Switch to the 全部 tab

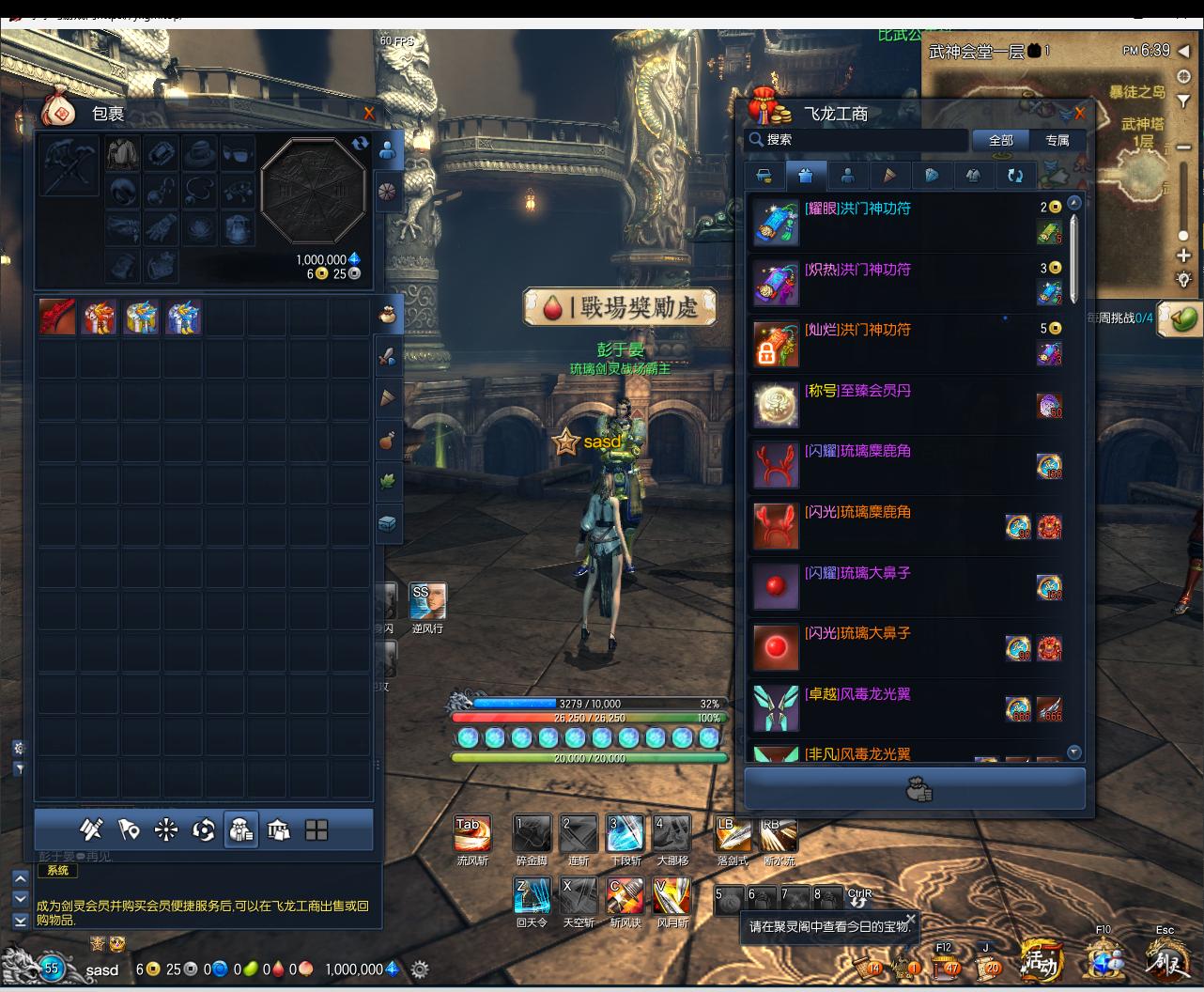(1000, 140)
